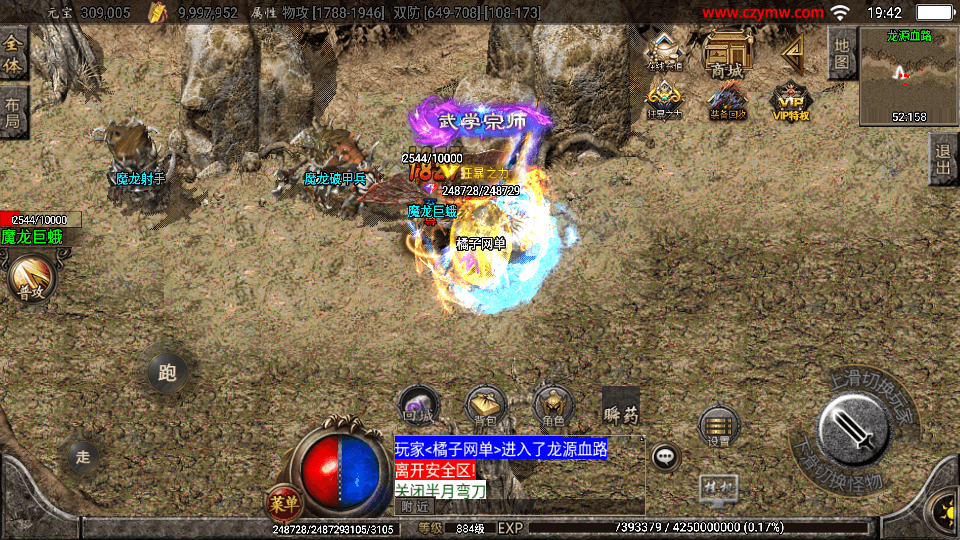
Task: Open the 装备回收 equipment recycling icon
Action: (727, 100)
